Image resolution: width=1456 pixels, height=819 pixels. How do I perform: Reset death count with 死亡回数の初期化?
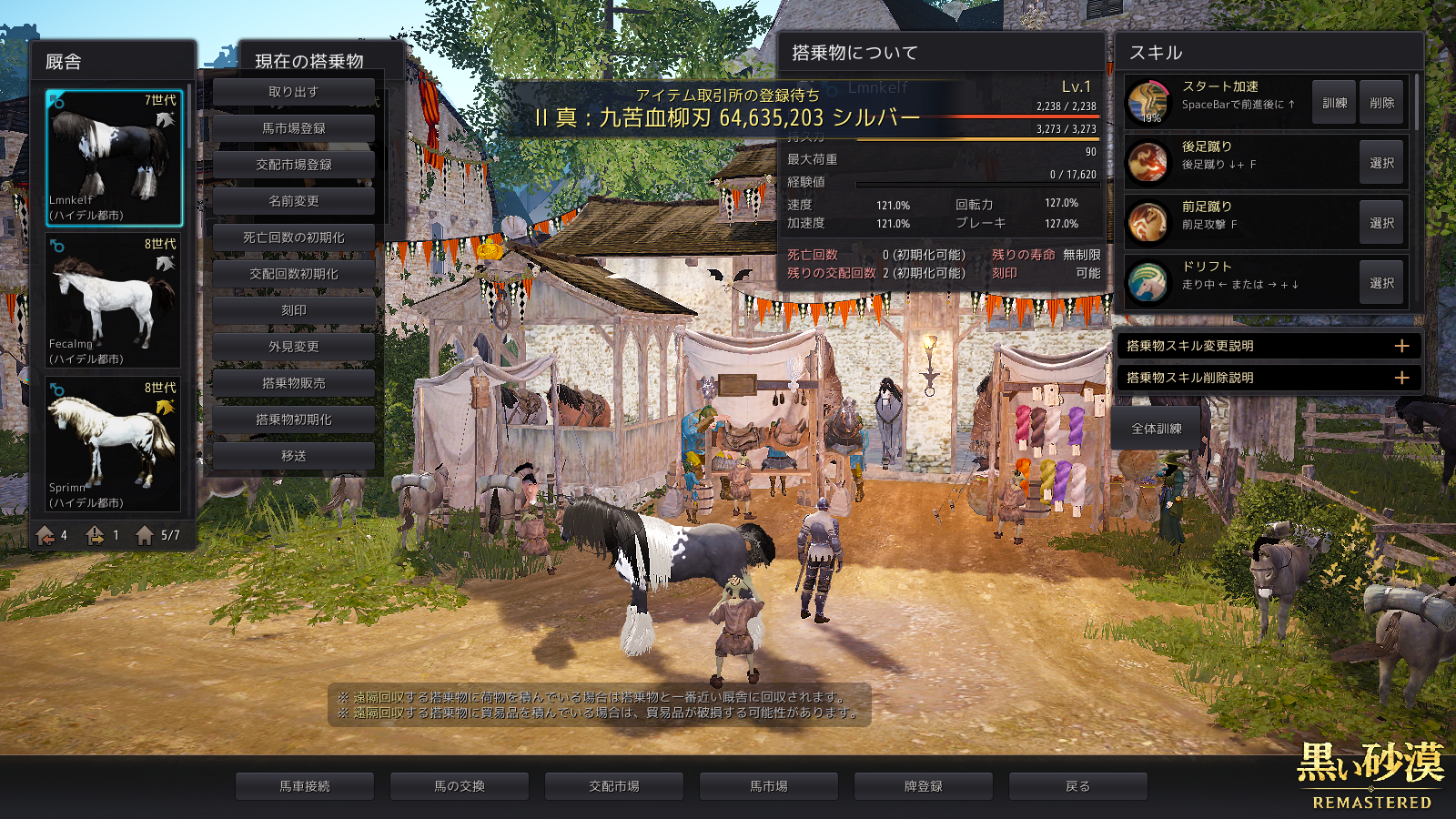[x=293, y=238]
